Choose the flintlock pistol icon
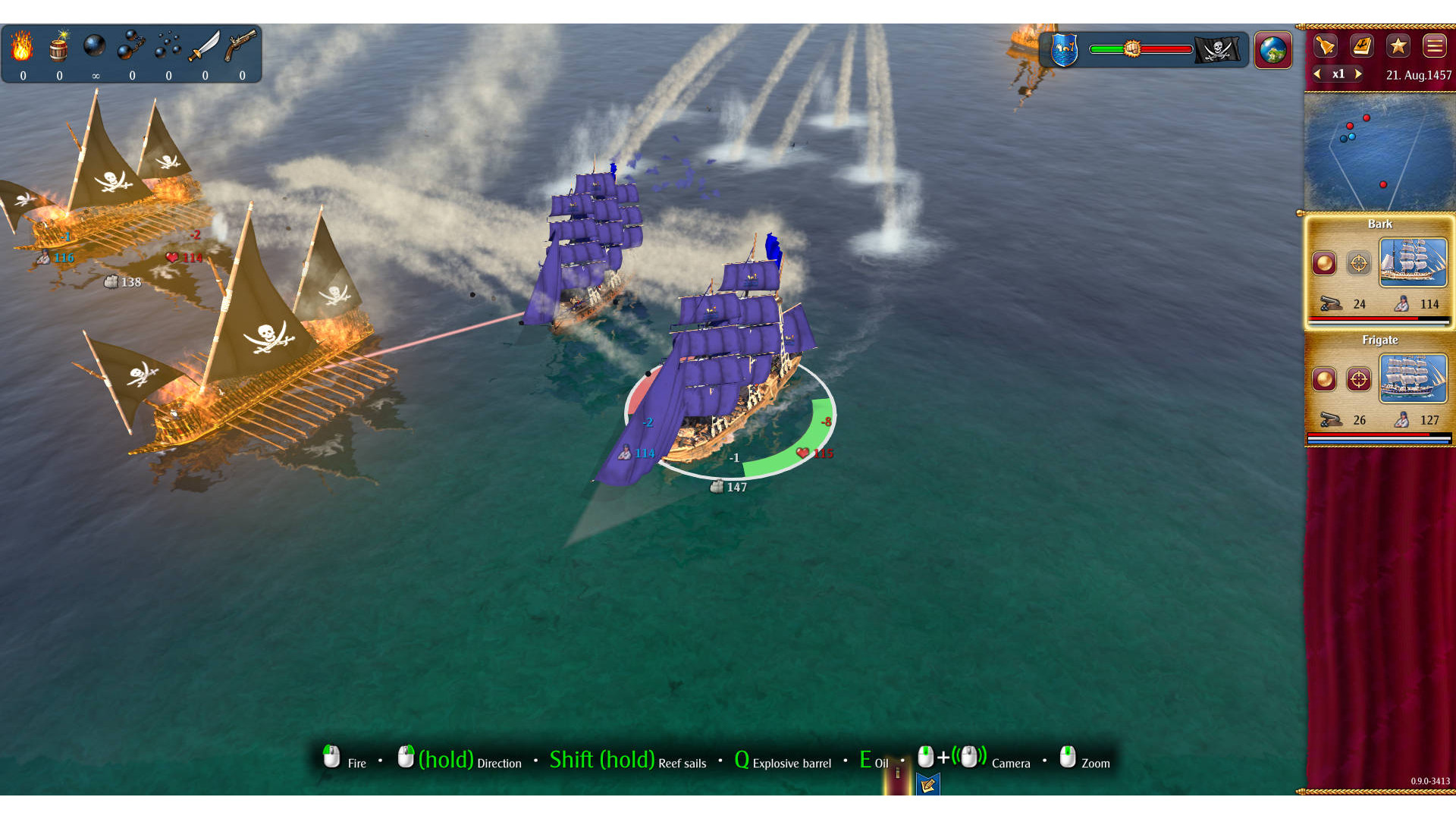 pyautogui.click(x=241, y=47)
